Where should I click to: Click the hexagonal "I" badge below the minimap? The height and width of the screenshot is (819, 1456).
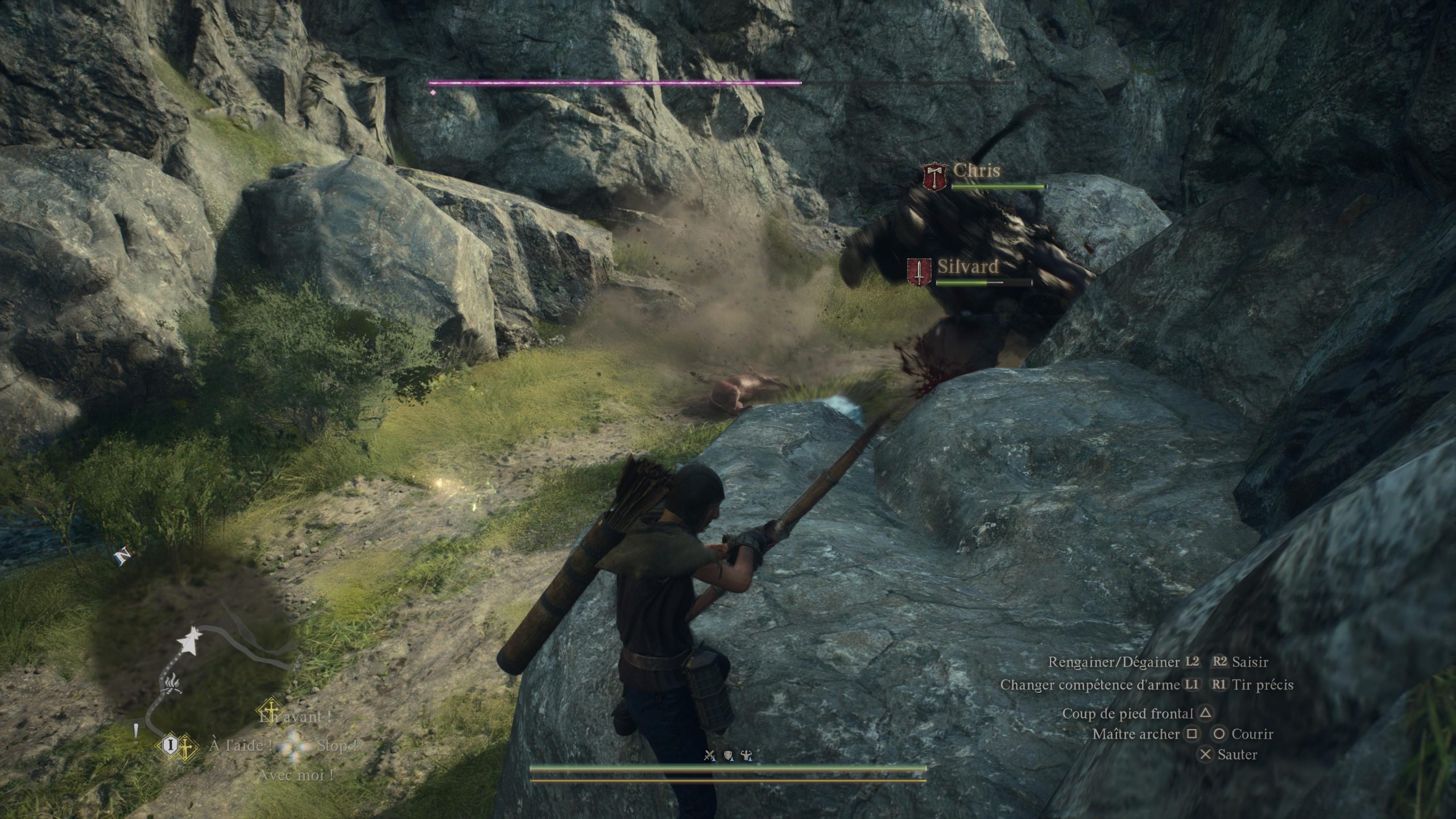pyautogui.click(x=169, y=744)
